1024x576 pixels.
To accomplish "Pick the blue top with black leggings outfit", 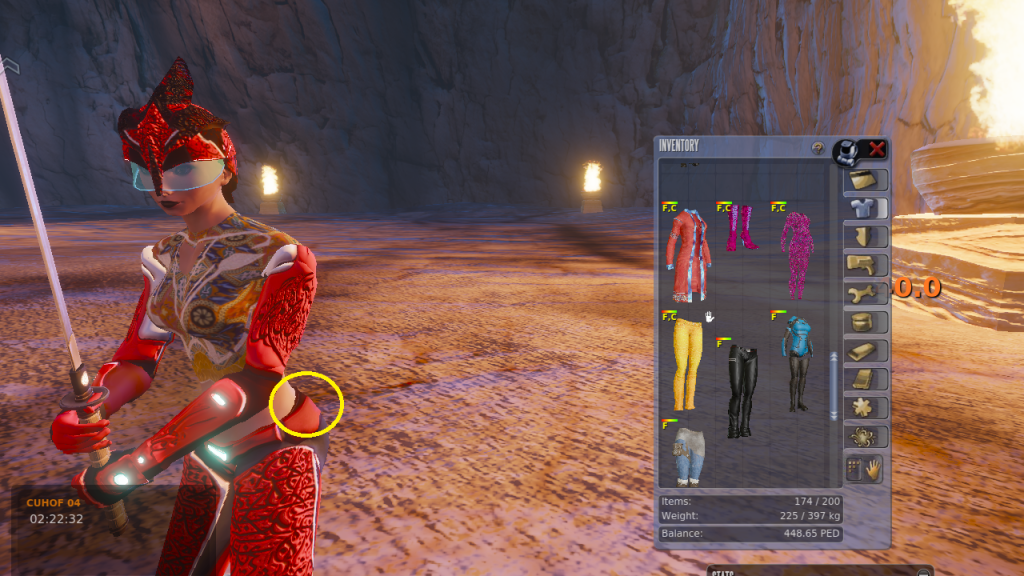I will pyautogui.click(x=797, y=364).
